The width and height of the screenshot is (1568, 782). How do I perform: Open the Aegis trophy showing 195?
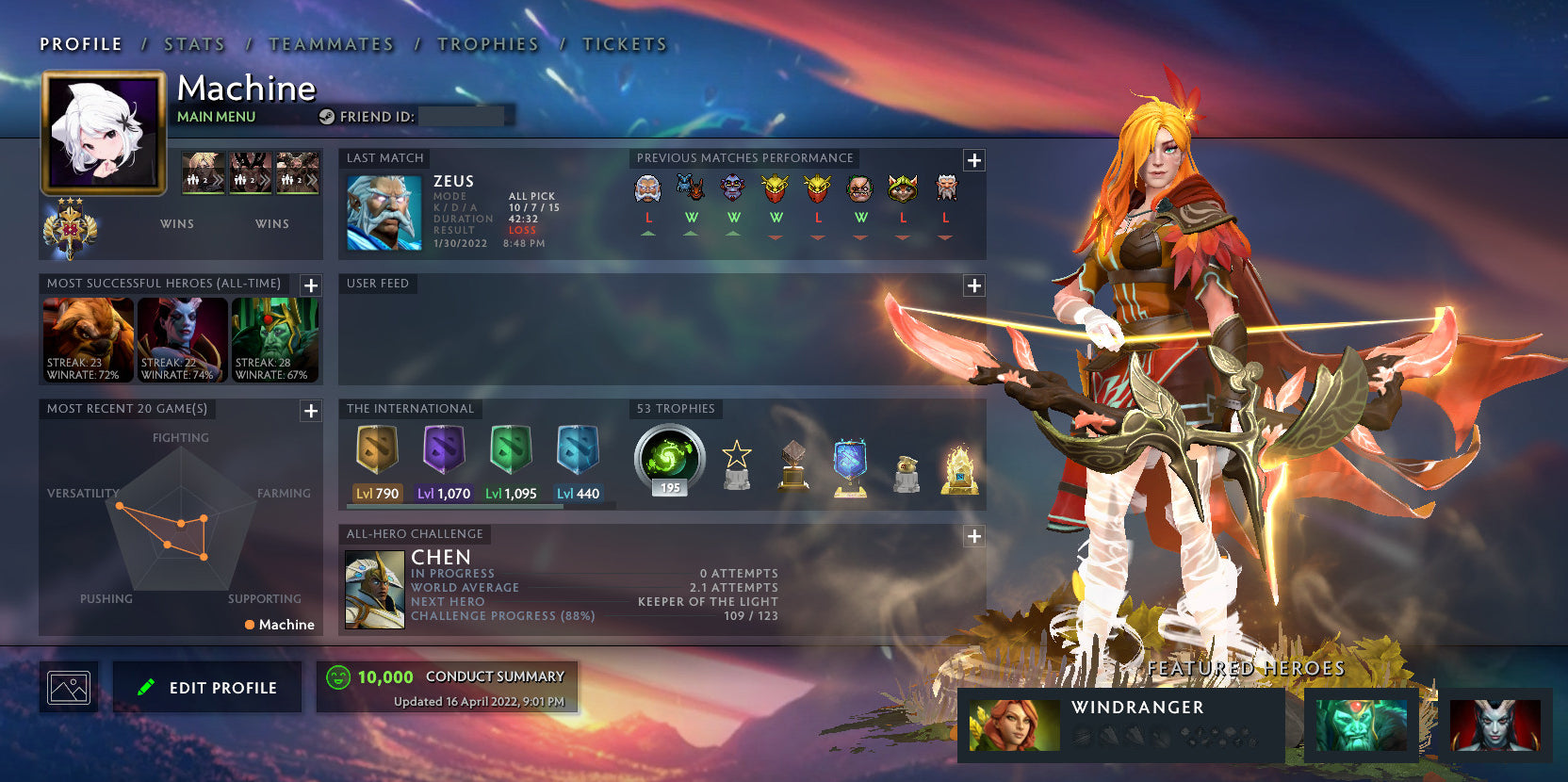coord(668,459)
